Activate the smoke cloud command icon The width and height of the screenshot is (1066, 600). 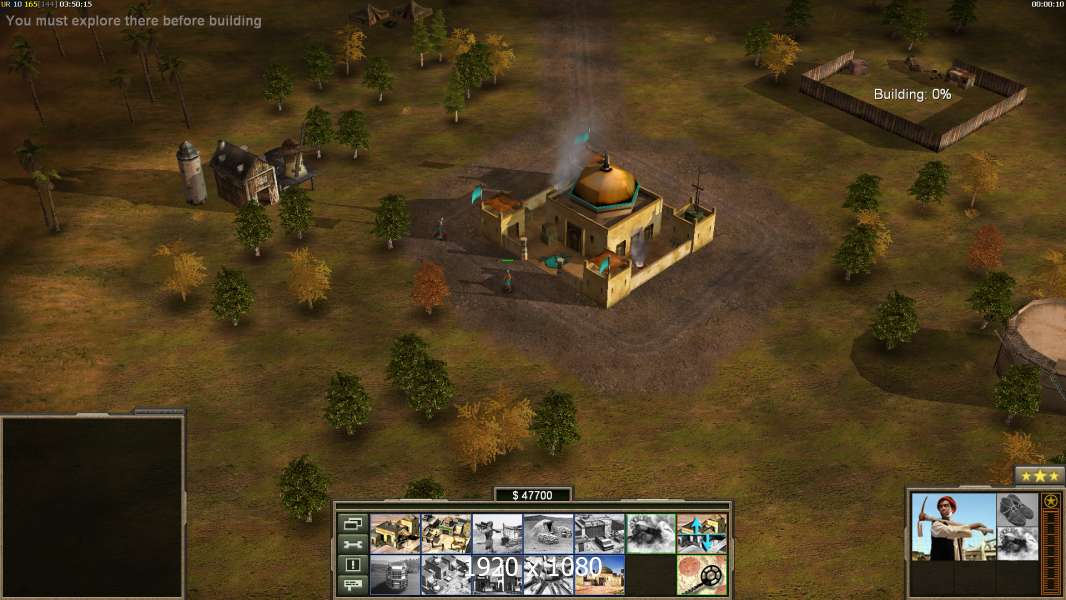650,534
